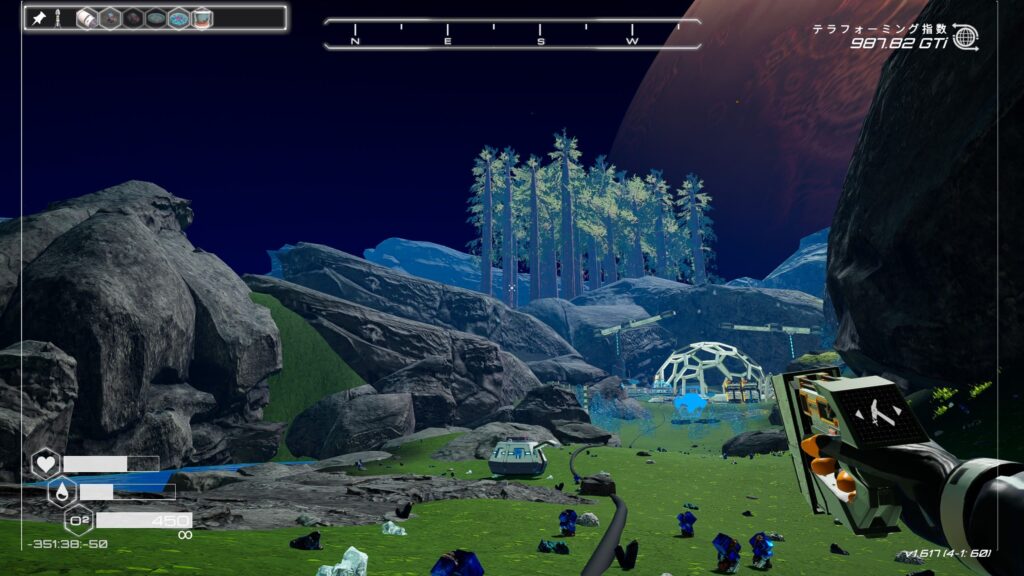
Task: Pick the bright blue disc hotbar slot
Action: coord(178,18)
